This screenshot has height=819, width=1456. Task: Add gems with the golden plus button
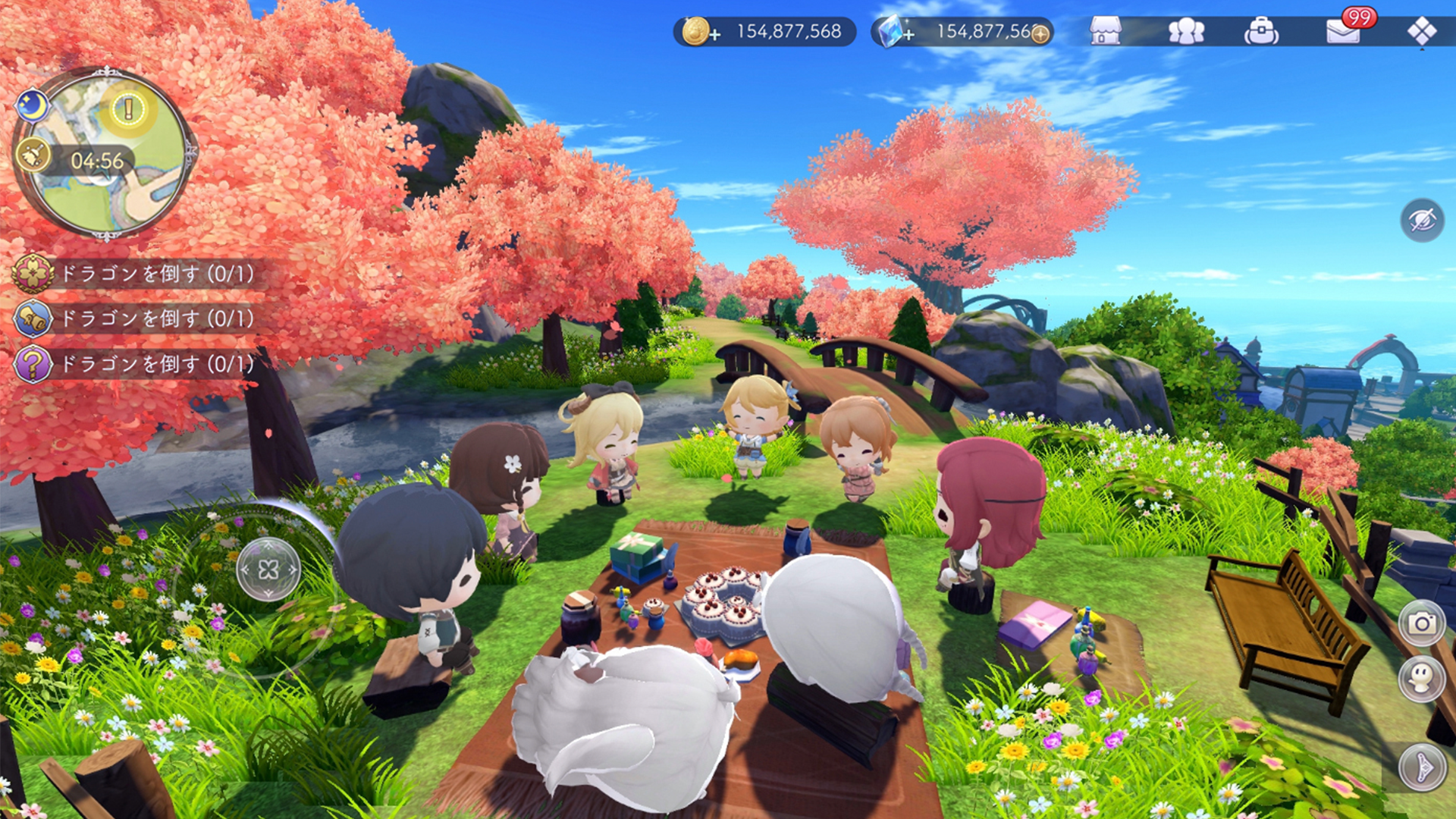[x=1040, y=33]
